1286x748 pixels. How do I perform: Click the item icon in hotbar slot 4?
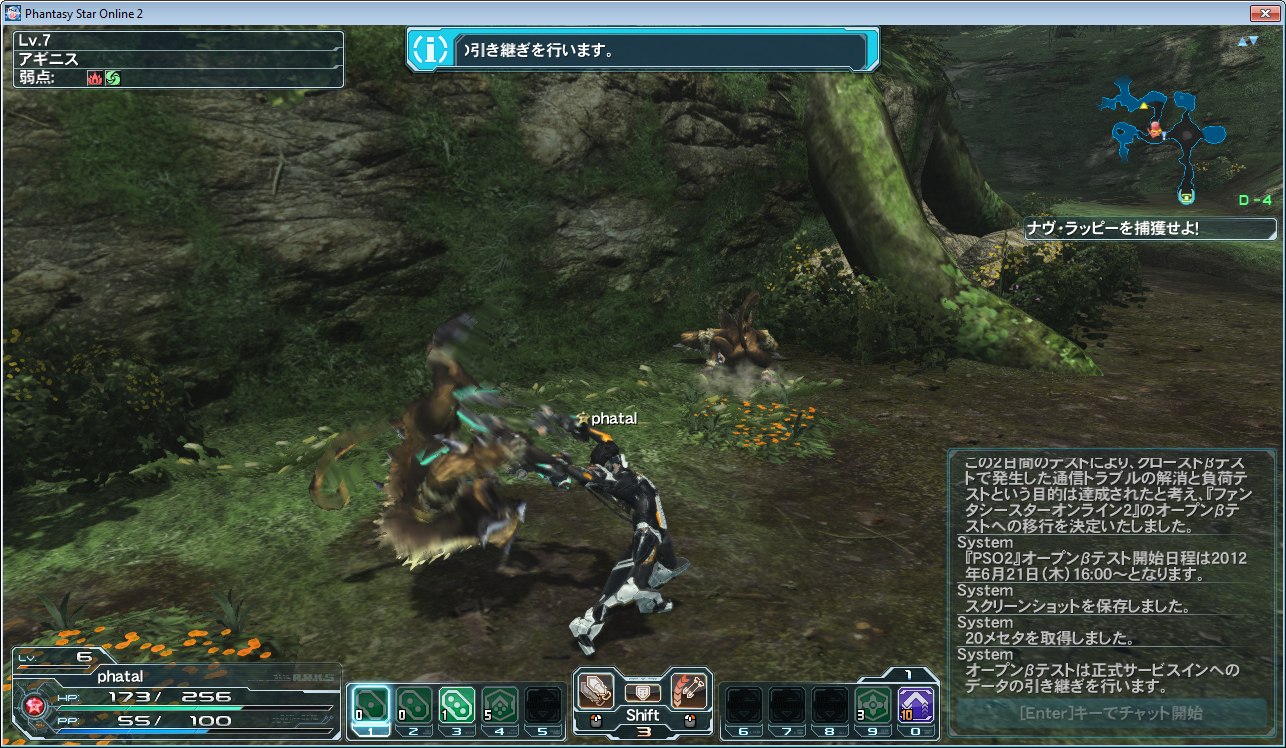[501, 705]
